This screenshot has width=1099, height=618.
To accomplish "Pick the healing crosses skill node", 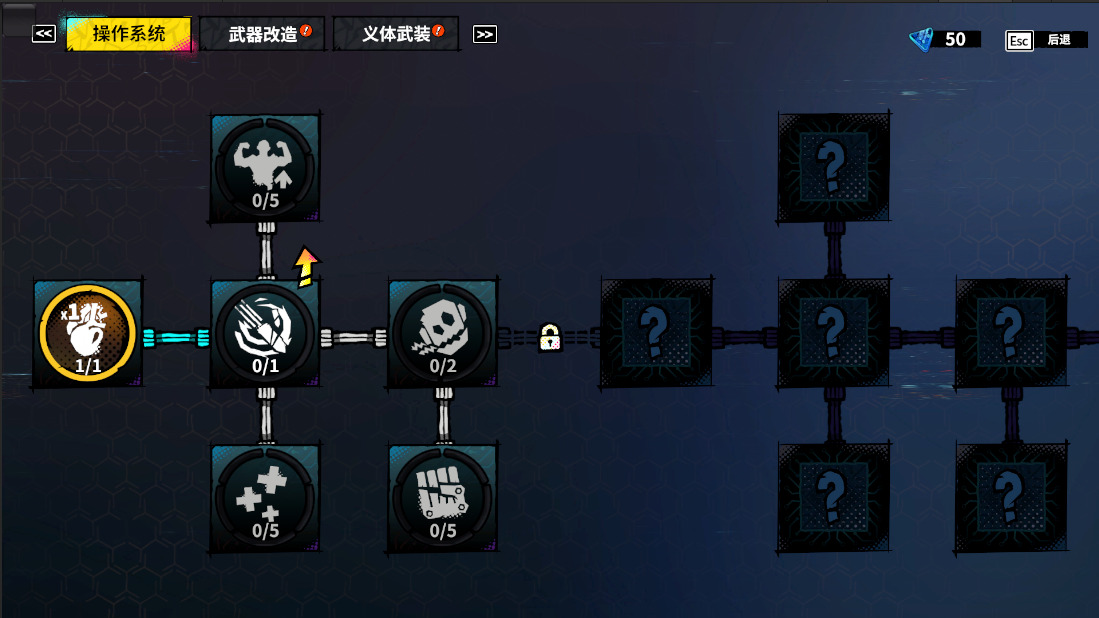I will [265, 498].
